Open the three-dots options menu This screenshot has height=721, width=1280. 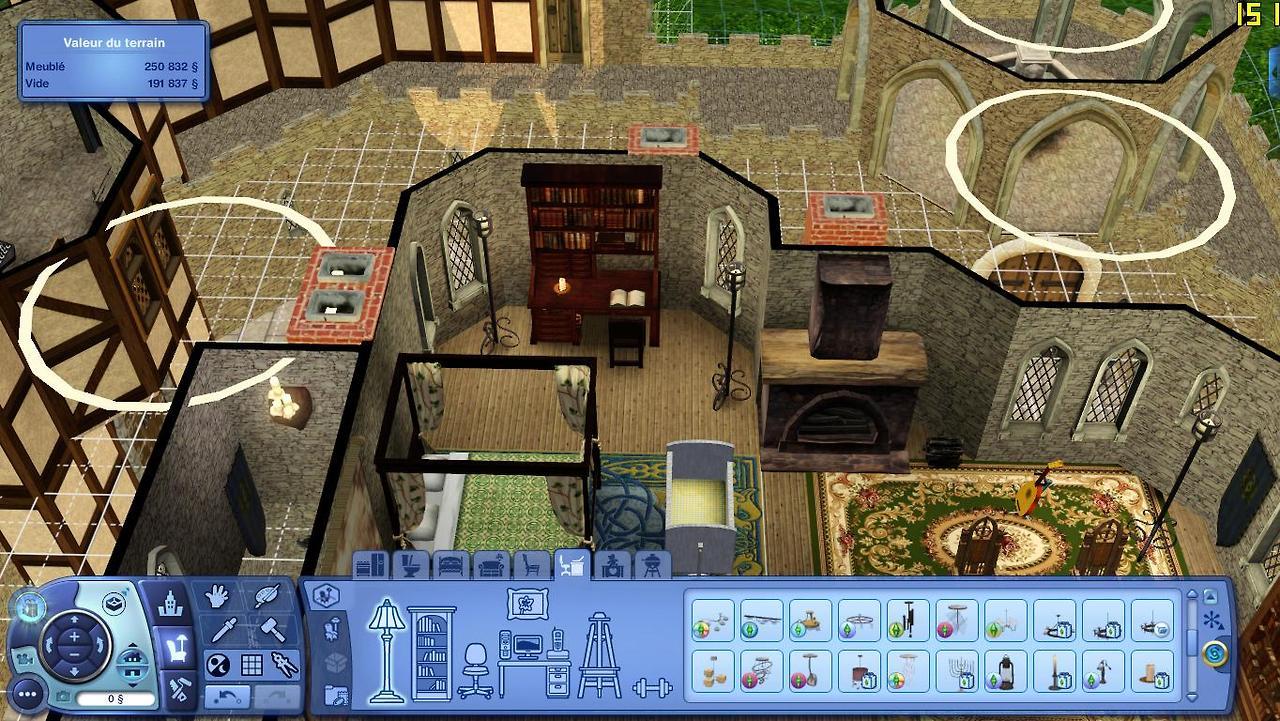[27, 692]
